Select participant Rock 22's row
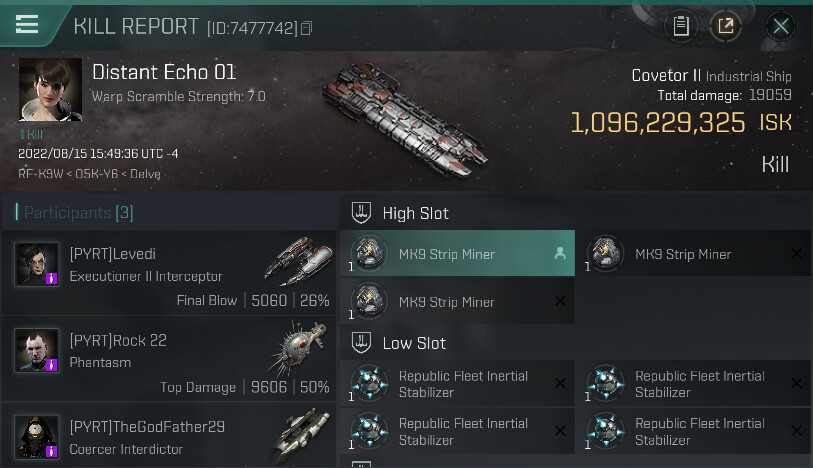 [x=168, y=359]
